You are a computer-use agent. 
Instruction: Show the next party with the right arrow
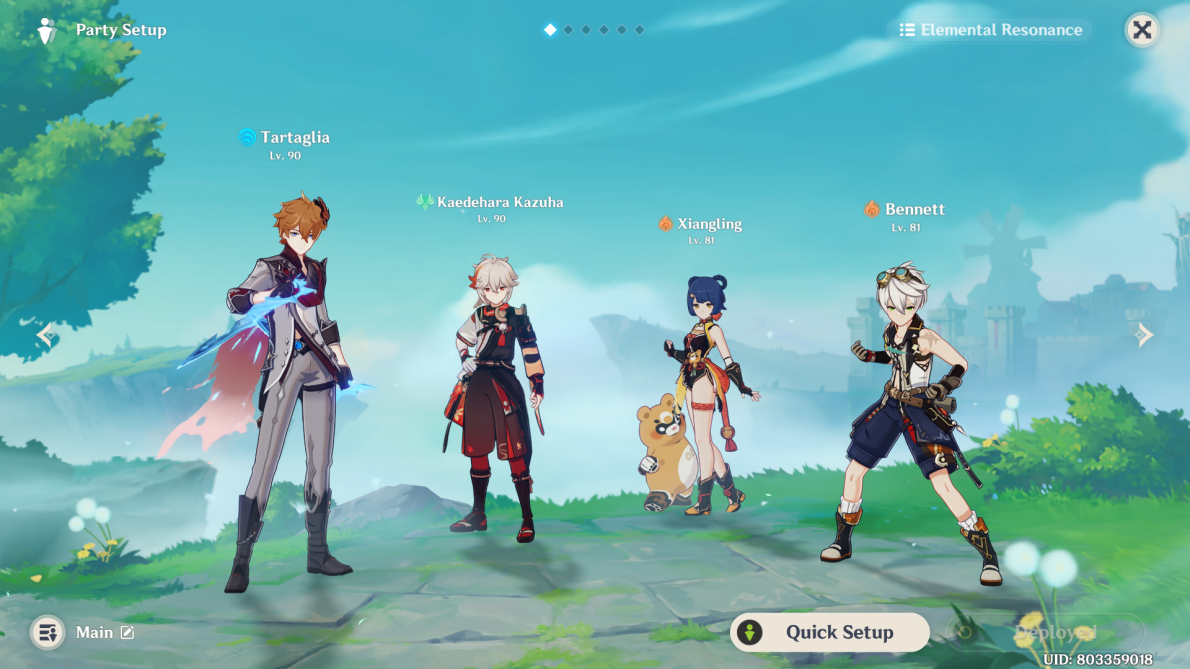coord(1145,335)
